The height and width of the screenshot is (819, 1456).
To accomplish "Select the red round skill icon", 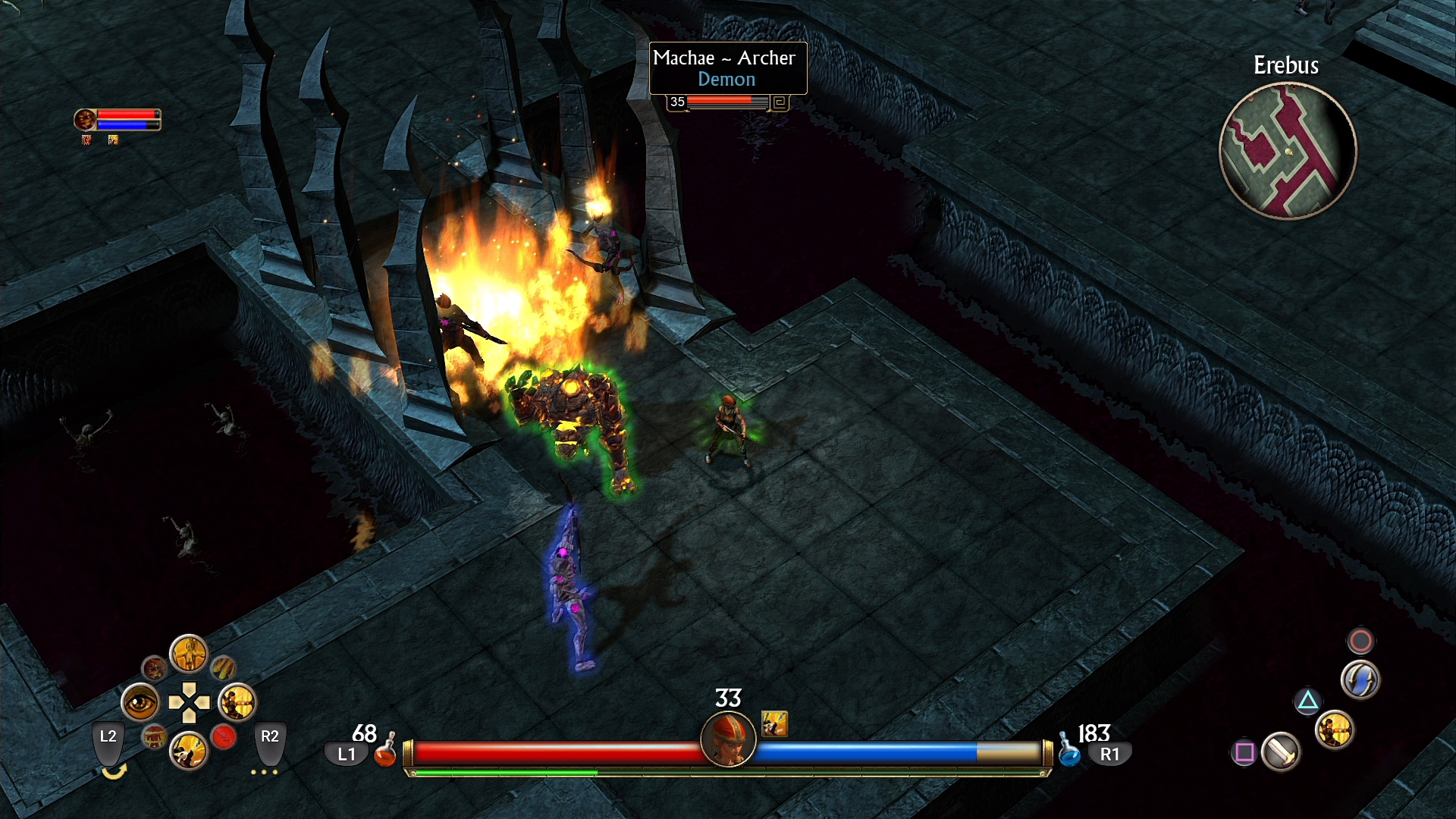I will pos(224,736).
